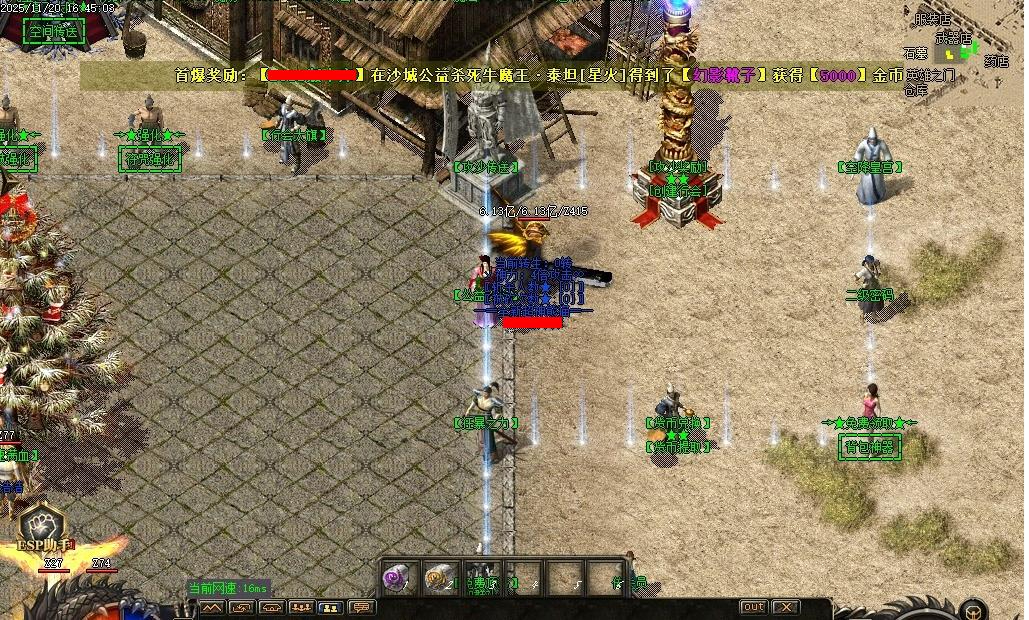
Task: Select the 背包神器 label
Action: coord(869,446)
